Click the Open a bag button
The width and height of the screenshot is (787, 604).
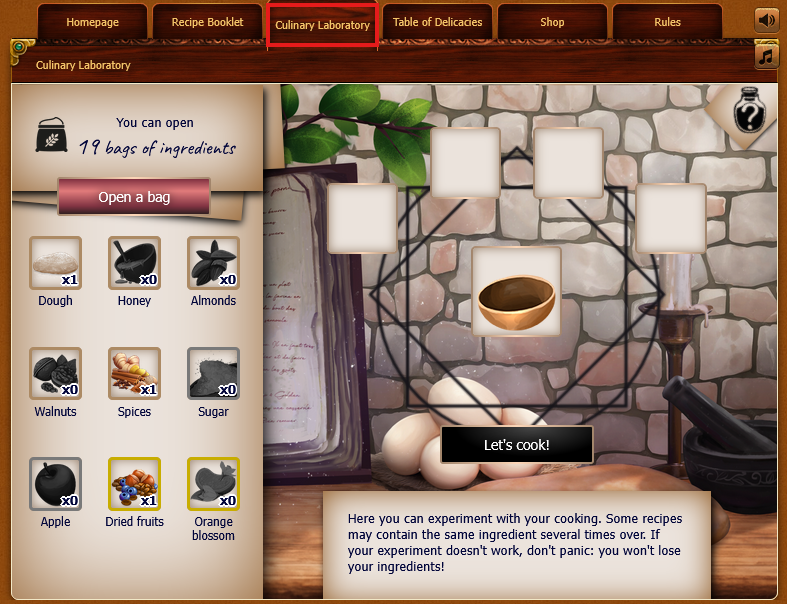point(134,197)
